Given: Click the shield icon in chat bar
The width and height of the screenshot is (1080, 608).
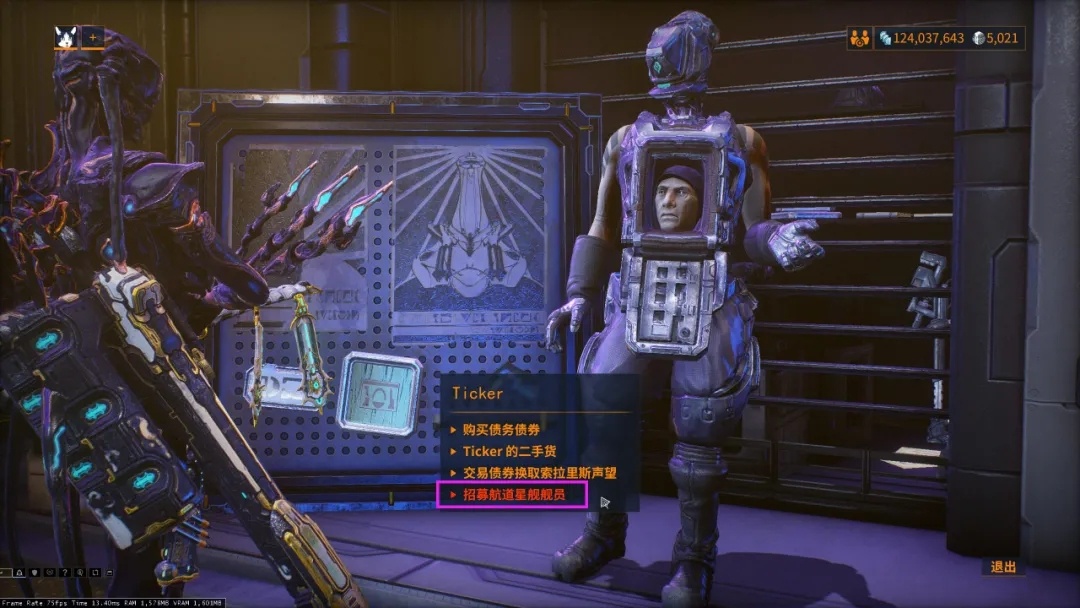Looking at the screenshot, I should (33, 572).
